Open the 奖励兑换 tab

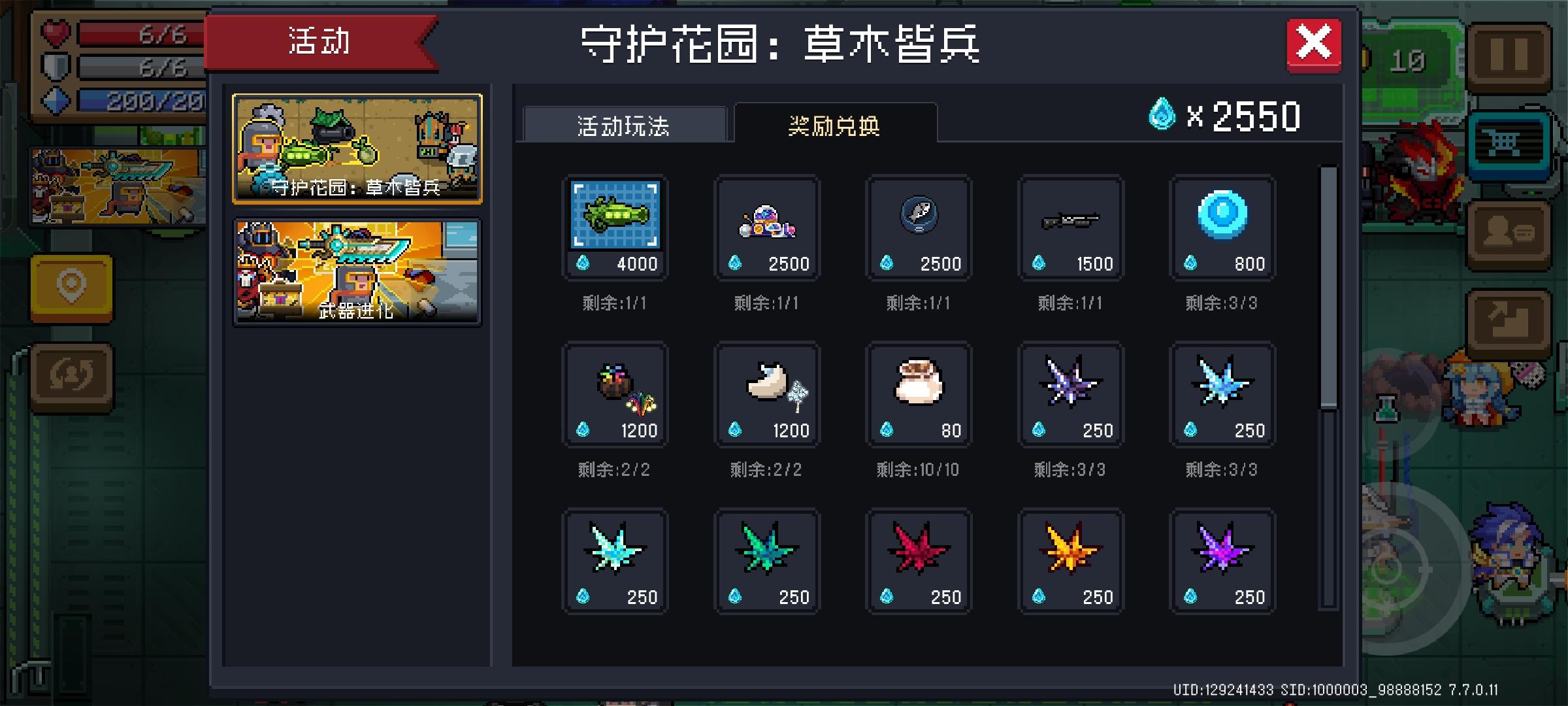(833, 124)
